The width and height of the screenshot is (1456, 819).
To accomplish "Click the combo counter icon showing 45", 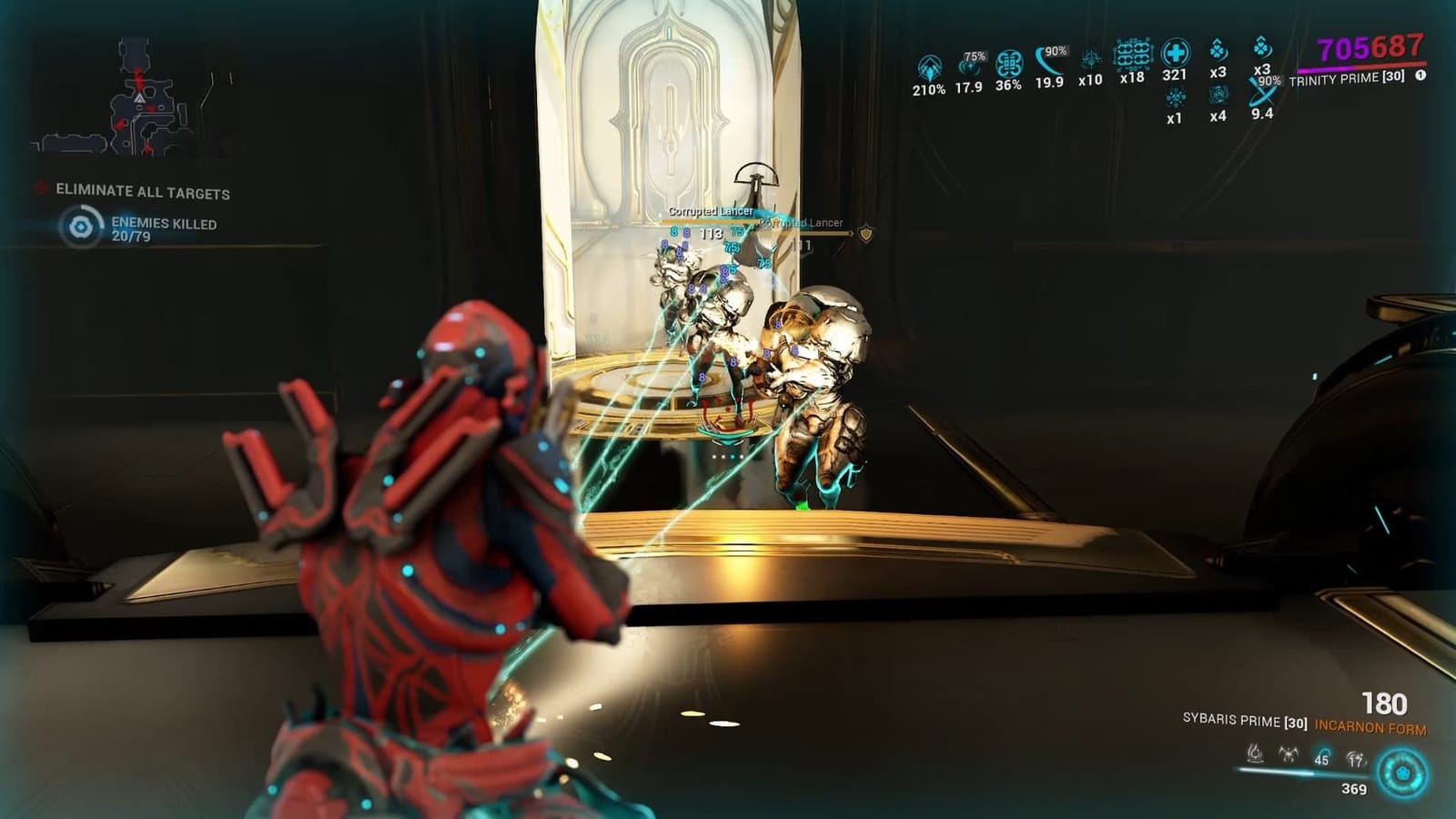I will 1321,756.
